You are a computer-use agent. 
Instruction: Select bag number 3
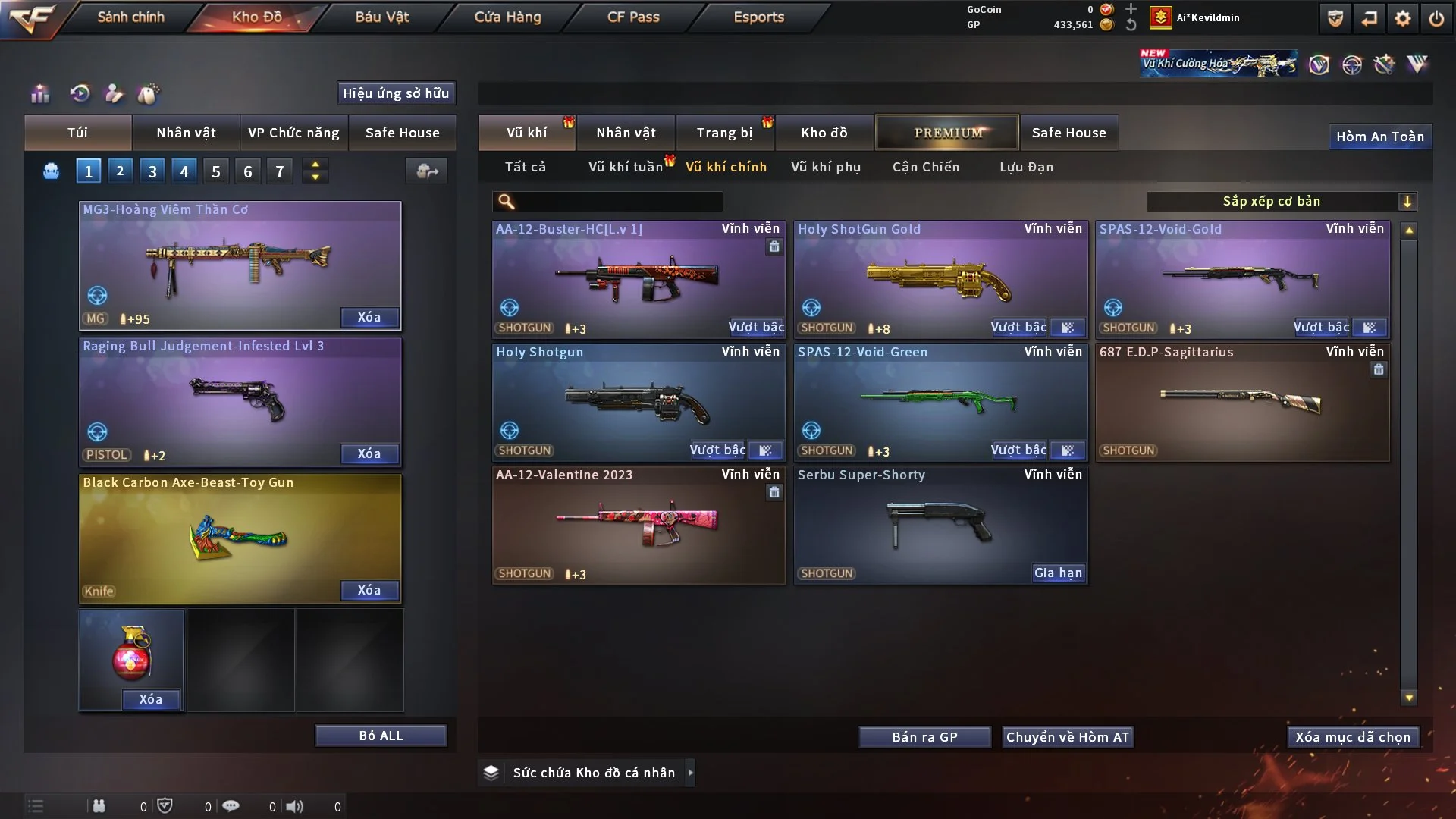[x=152, y=171]
